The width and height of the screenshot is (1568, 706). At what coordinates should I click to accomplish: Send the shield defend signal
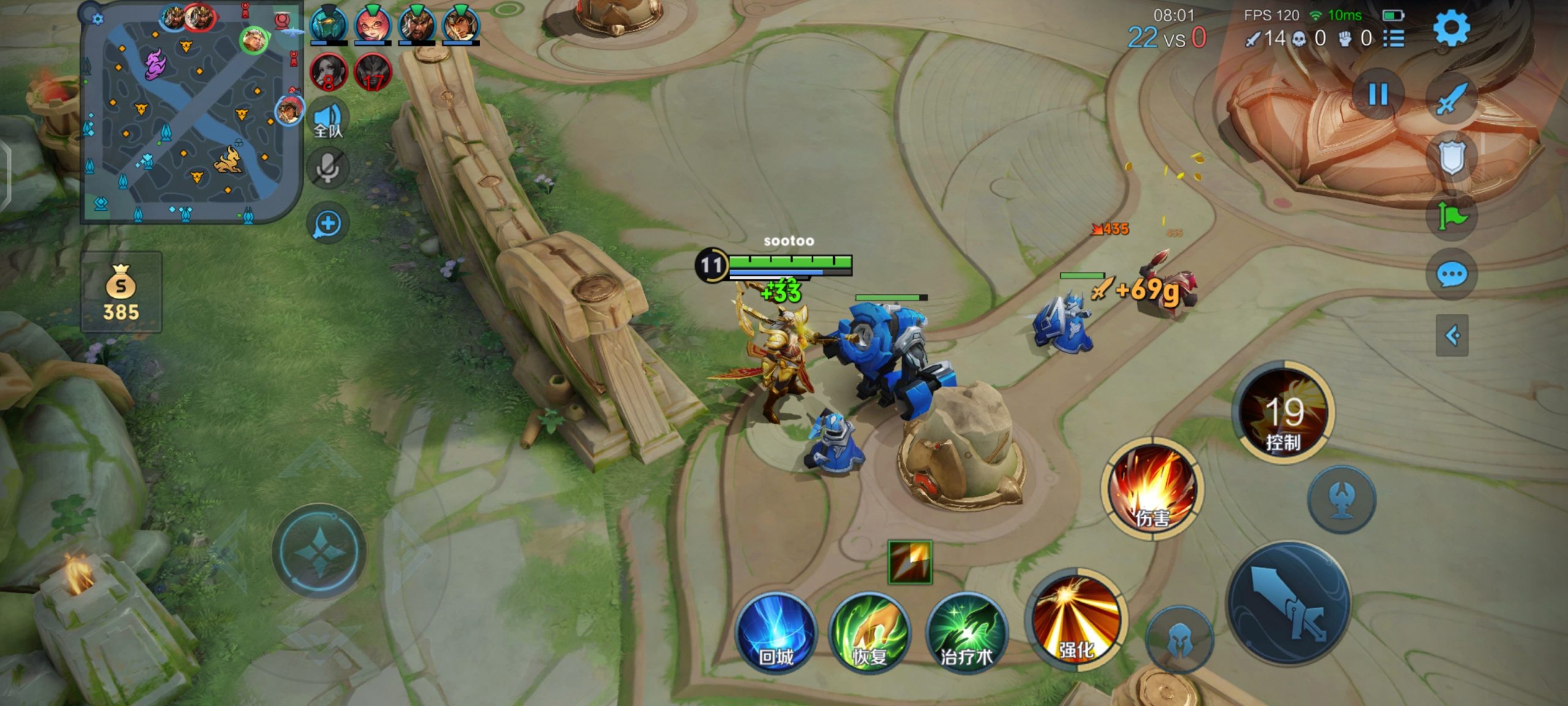1452,158
